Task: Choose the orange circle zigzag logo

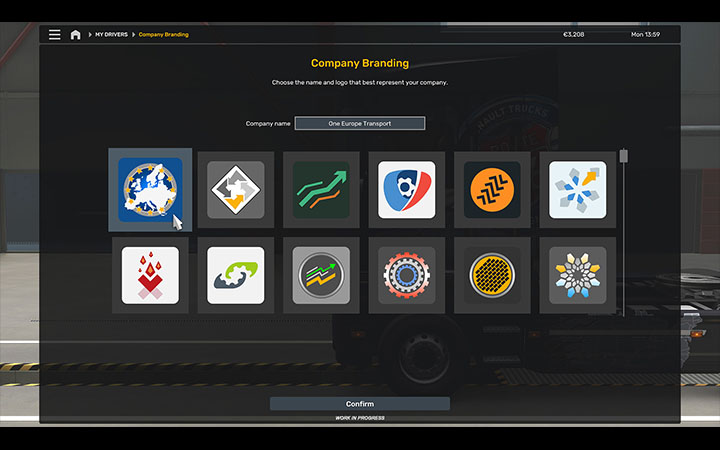Action: coord(492,189)
